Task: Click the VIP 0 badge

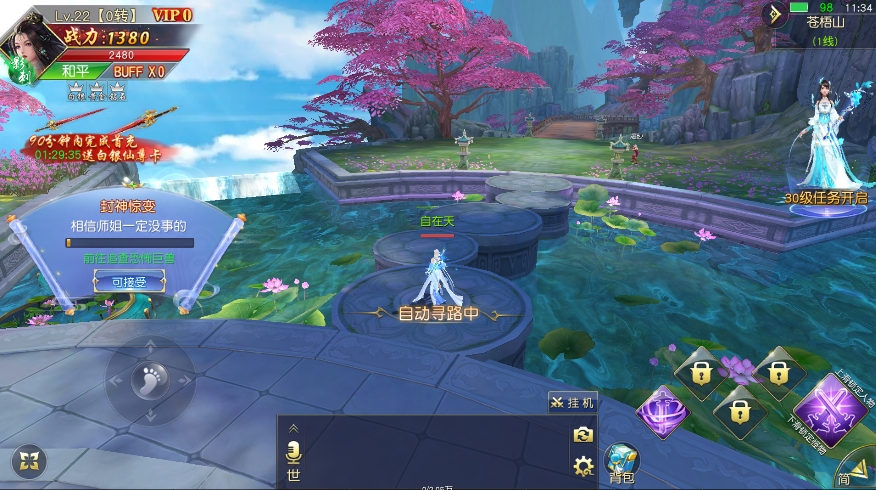Action: coord(172,15)
